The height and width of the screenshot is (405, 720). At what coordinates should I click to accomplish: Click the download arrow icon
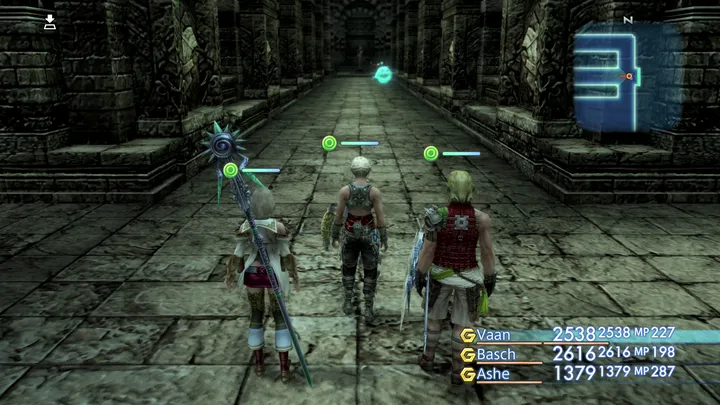(50, 22)
